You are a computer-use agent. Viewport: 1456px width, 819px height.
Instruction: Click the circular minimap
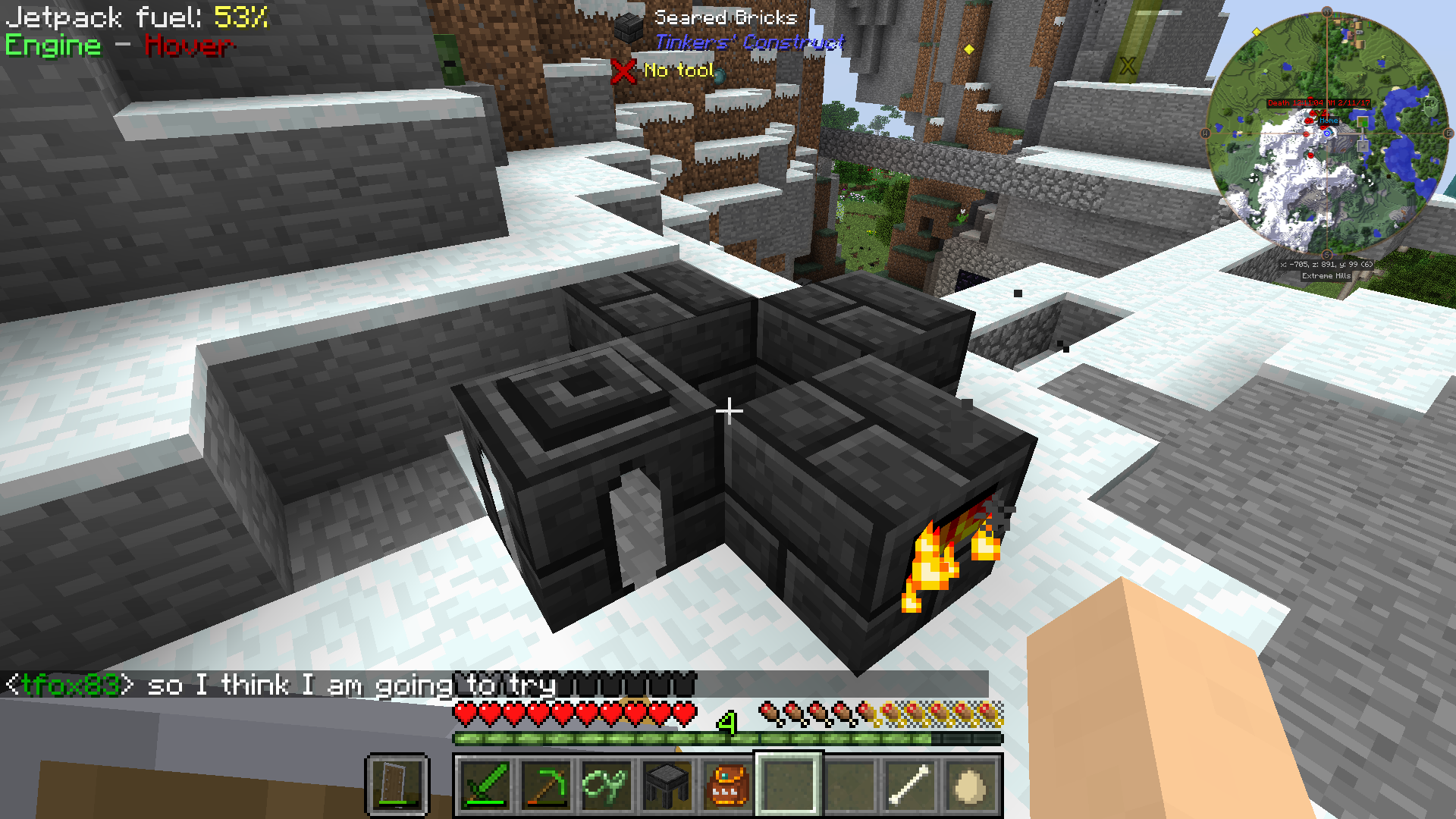click(x=1327, y=133)
